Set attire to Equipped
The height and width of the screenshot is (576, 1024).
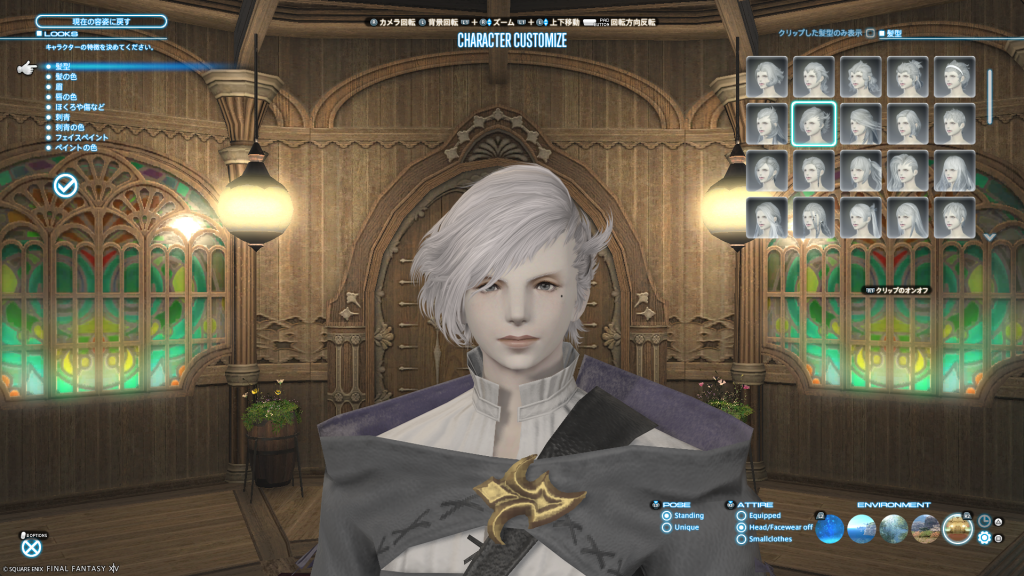pos(741,516)
